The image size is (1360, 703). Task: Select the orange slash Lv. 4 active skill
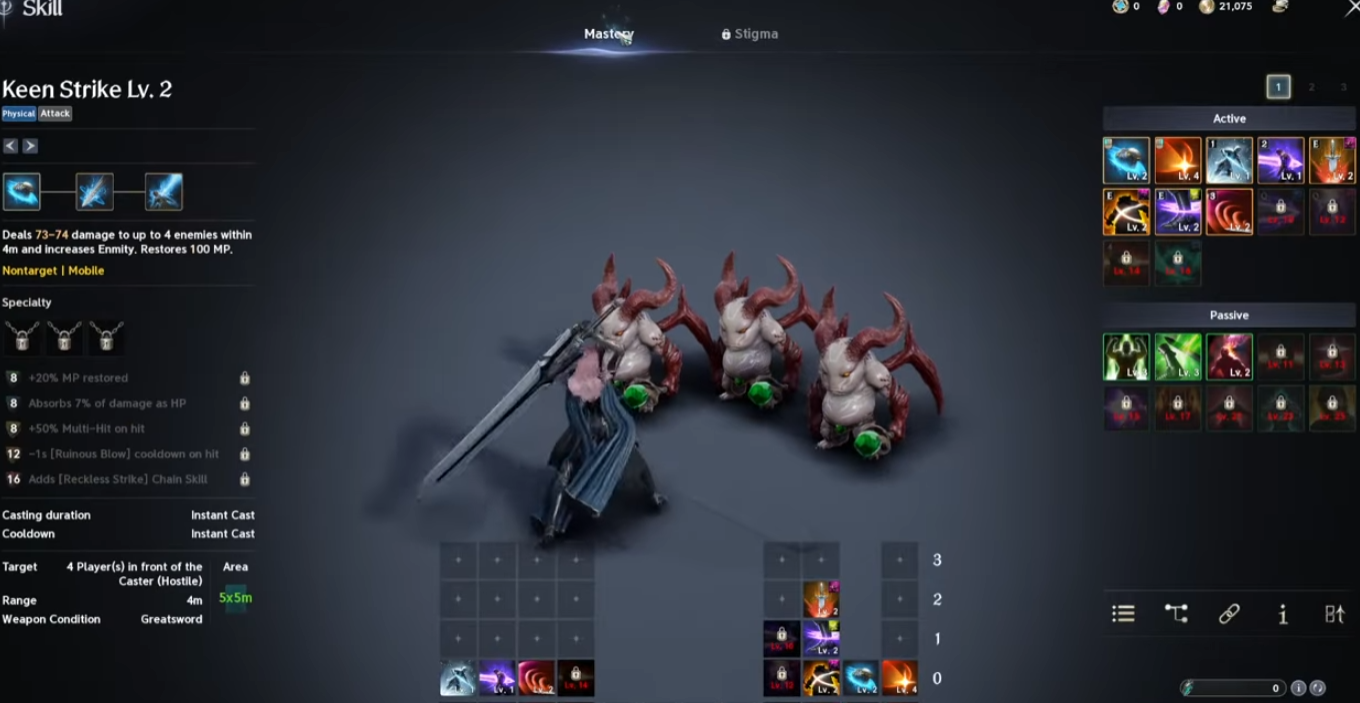click(x=1178, y=161)
